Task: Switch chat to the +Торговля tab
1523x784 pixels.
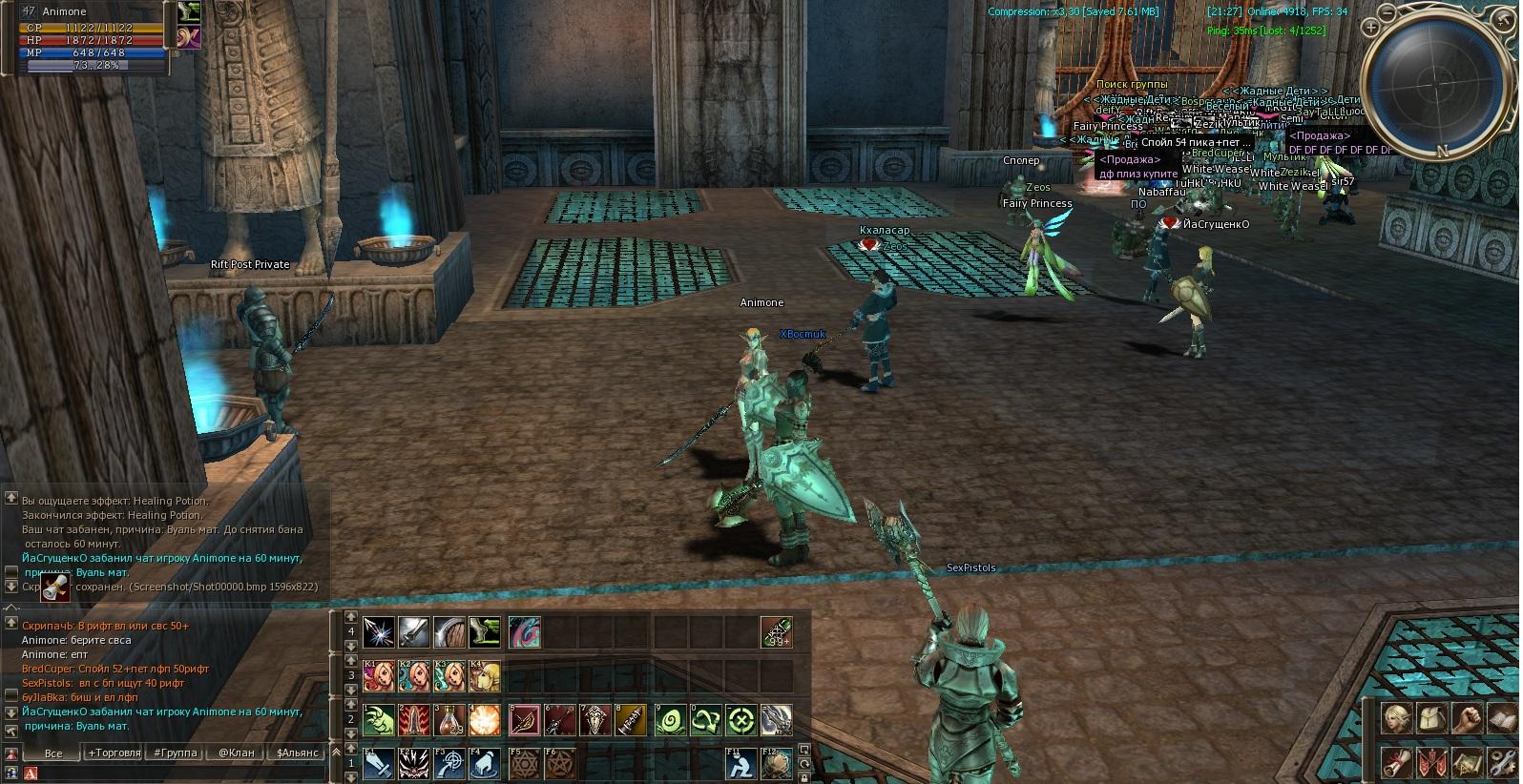Action: 115,753
